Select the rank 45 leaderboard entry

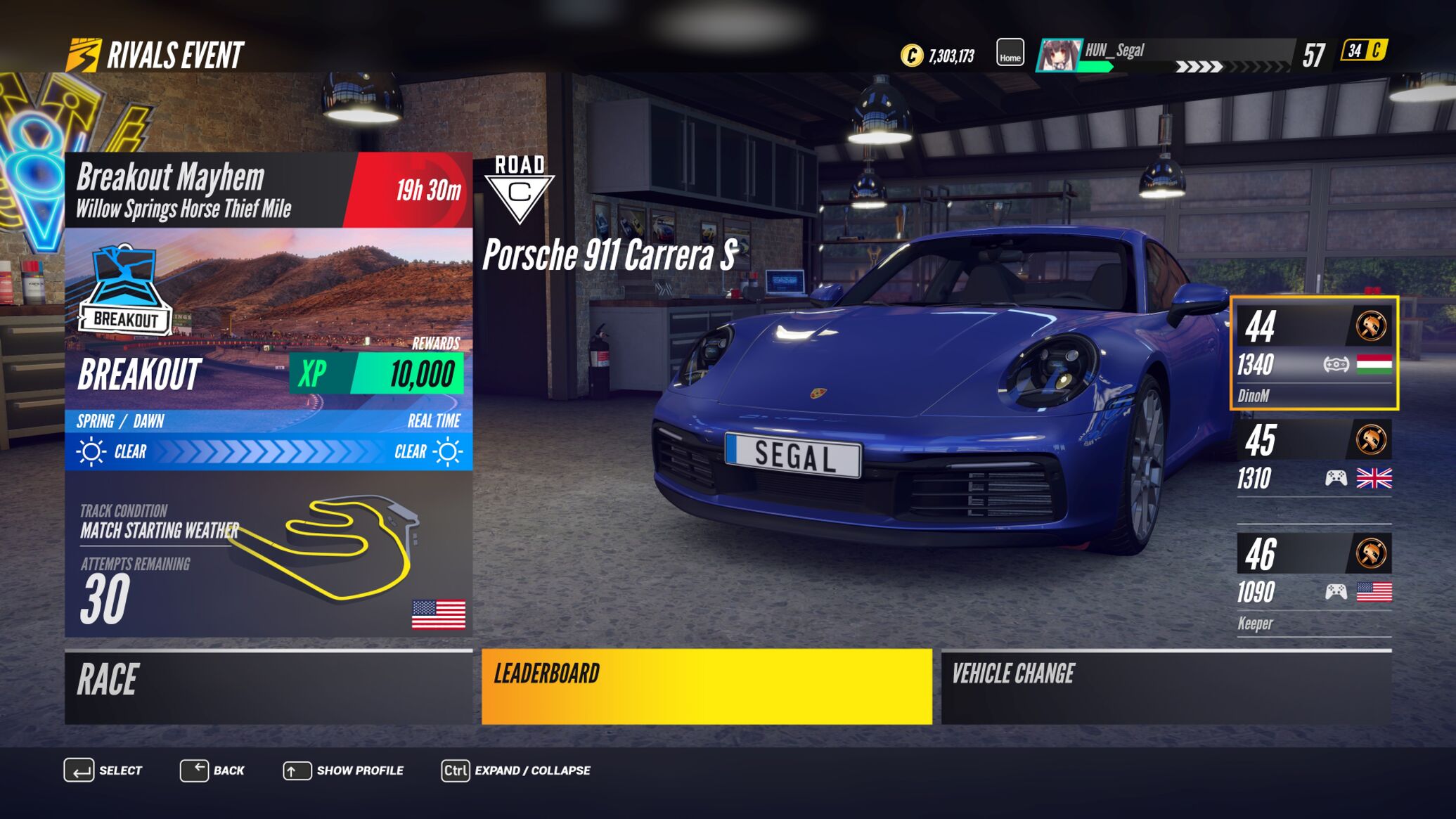[x=1314, y=460]
